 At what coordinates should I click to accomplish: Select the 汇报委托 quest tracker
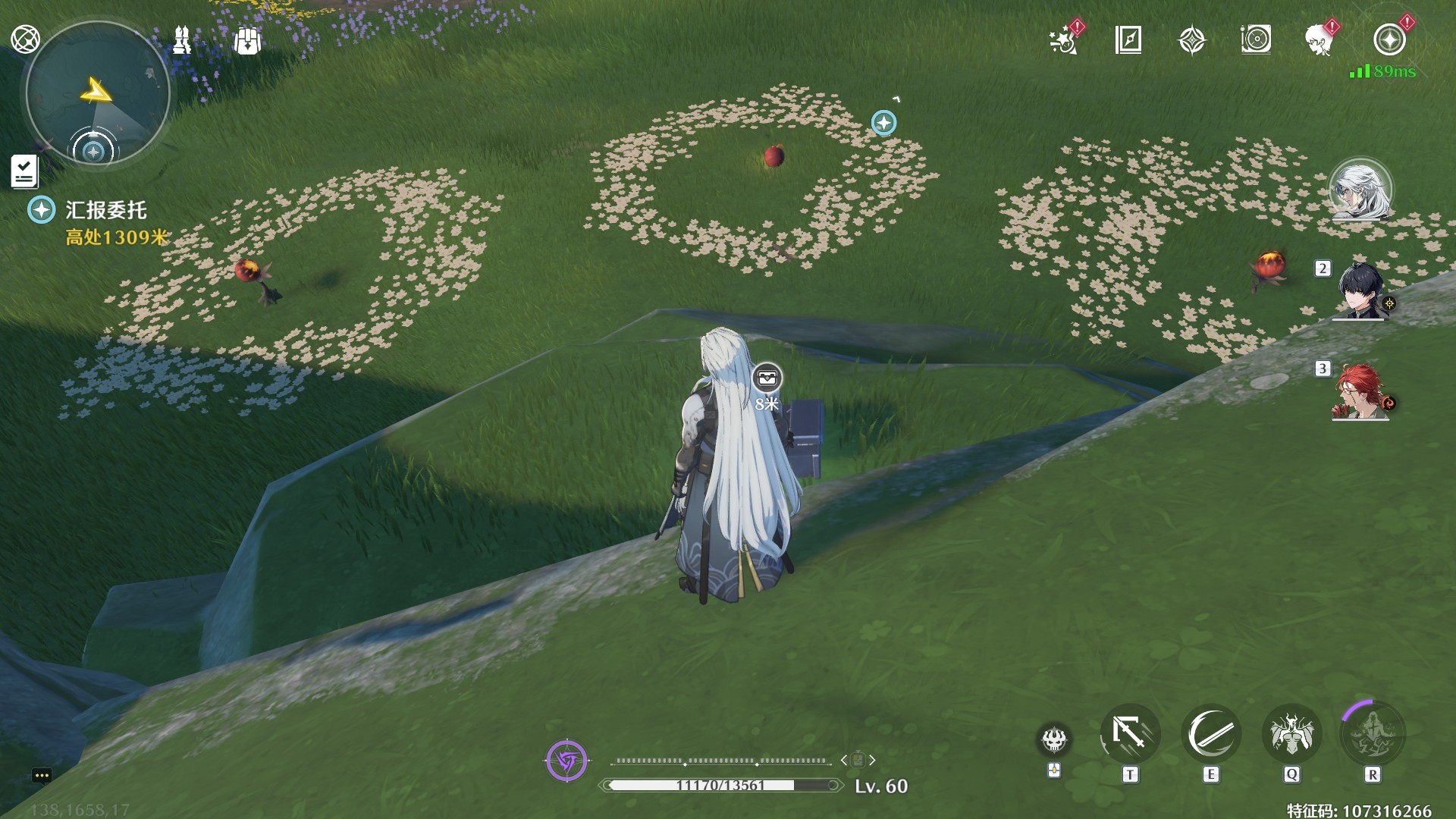point(105,210)
